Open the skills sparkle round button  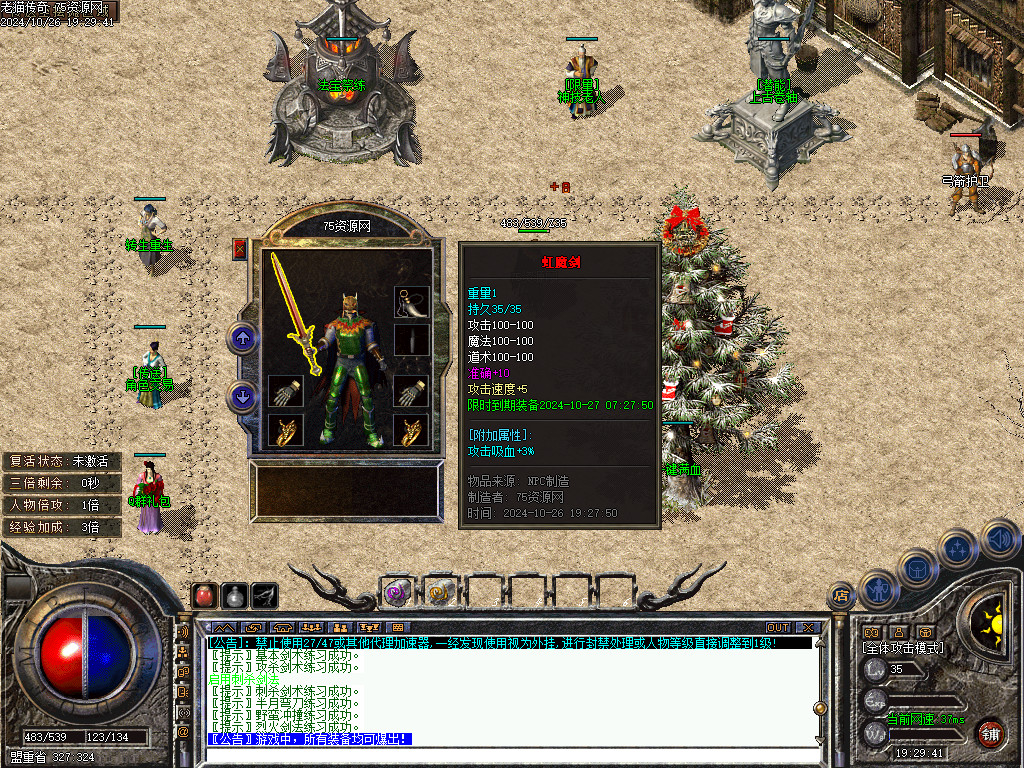tap(958, 548)
